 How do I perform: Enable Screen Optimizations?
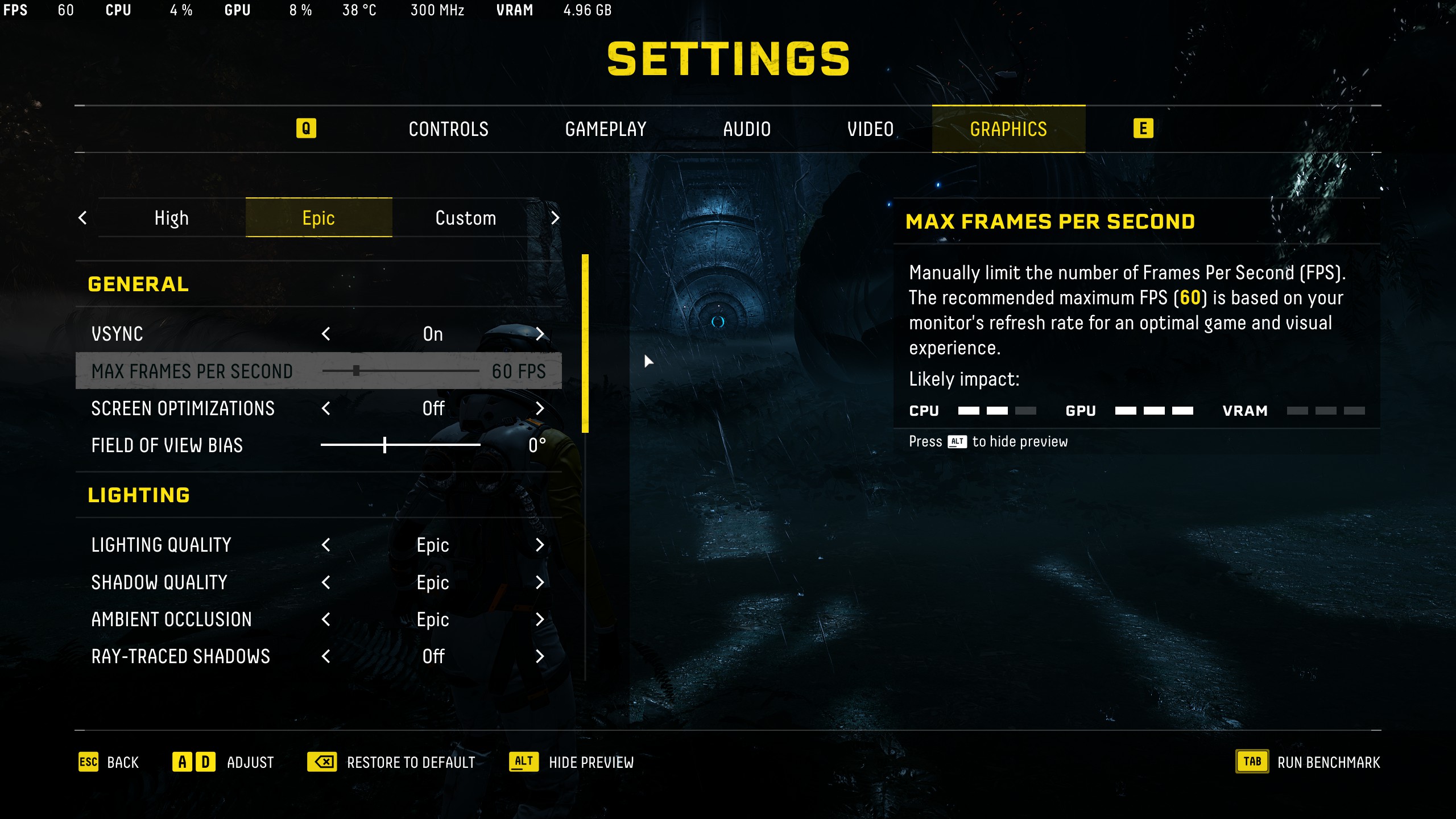click(540, 408)
